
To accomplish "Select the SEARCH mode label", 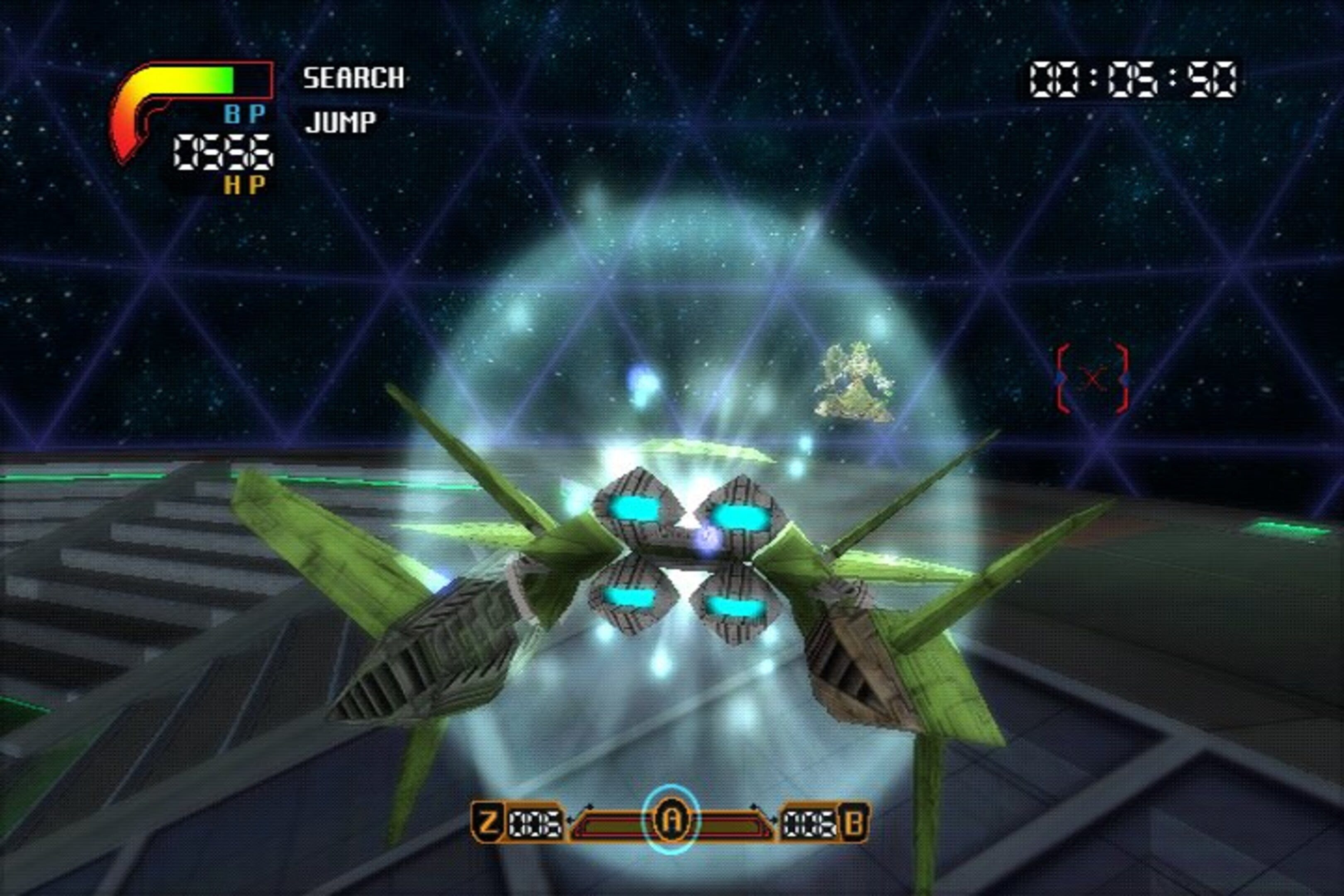I will [x=353, y=78].
